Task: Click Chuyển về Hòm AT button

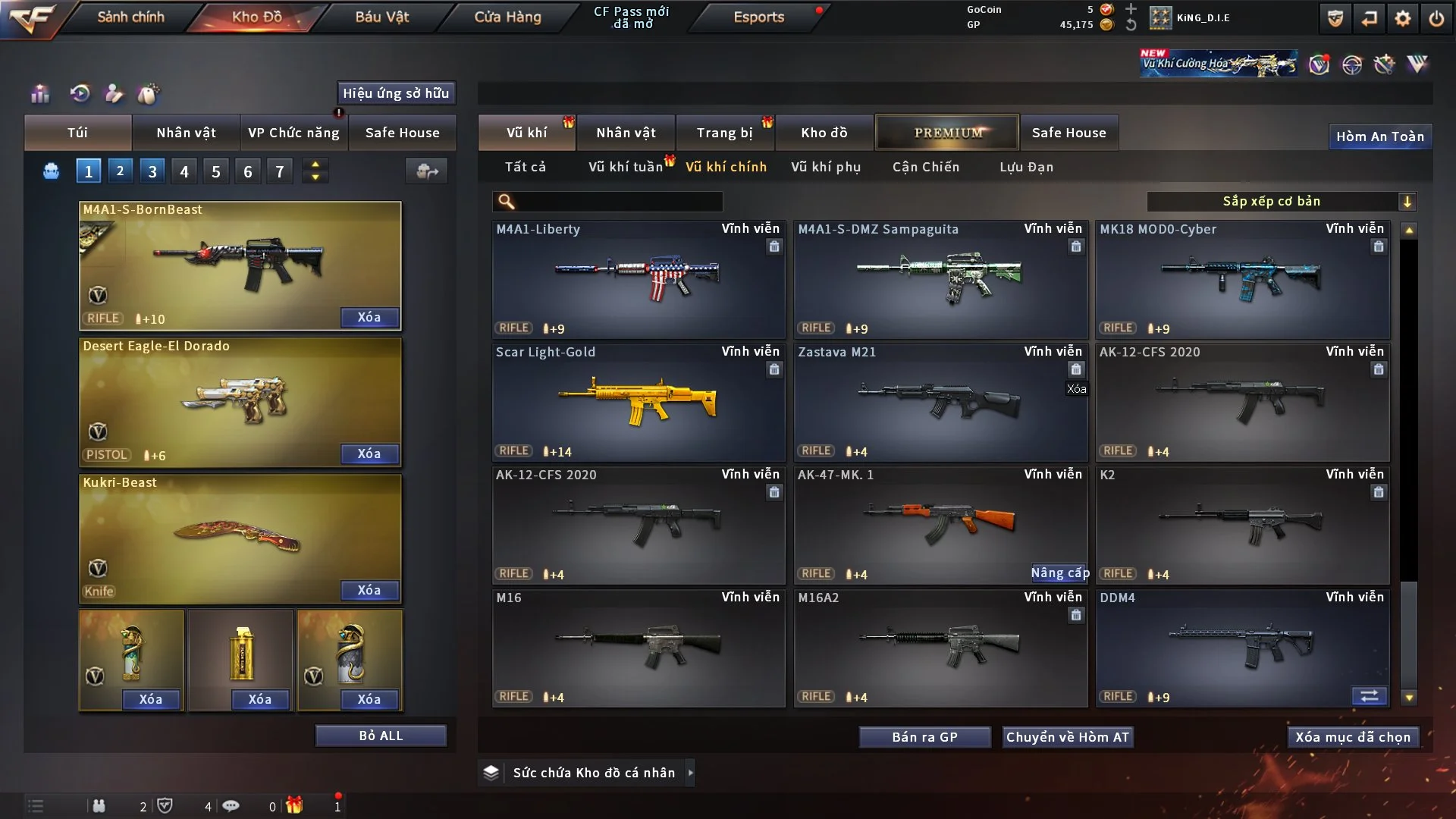Action: 1067,737
